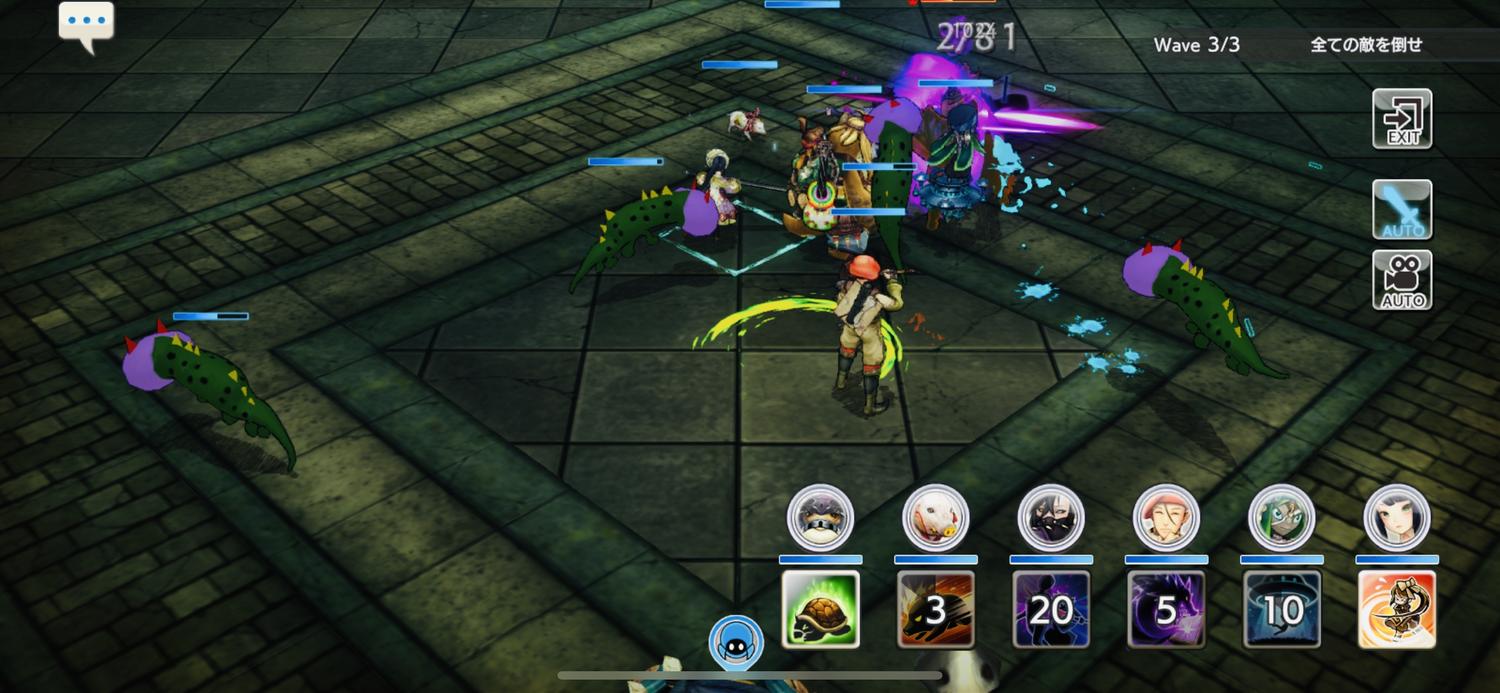Select the black-masked ninja portrait

click(x=1051, y=518)
